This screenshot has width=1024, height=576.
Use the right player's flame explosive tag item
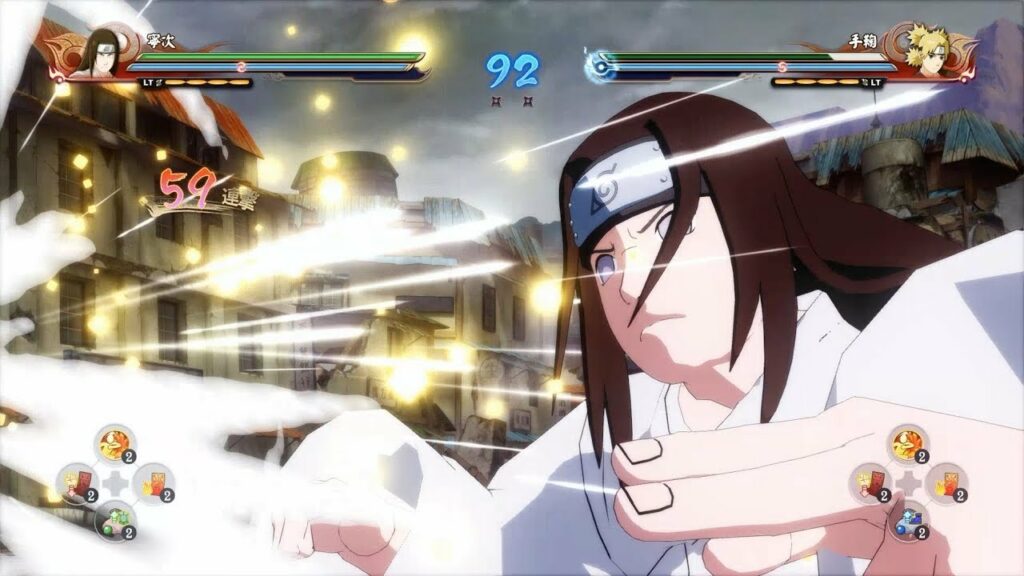pos(946,483)
